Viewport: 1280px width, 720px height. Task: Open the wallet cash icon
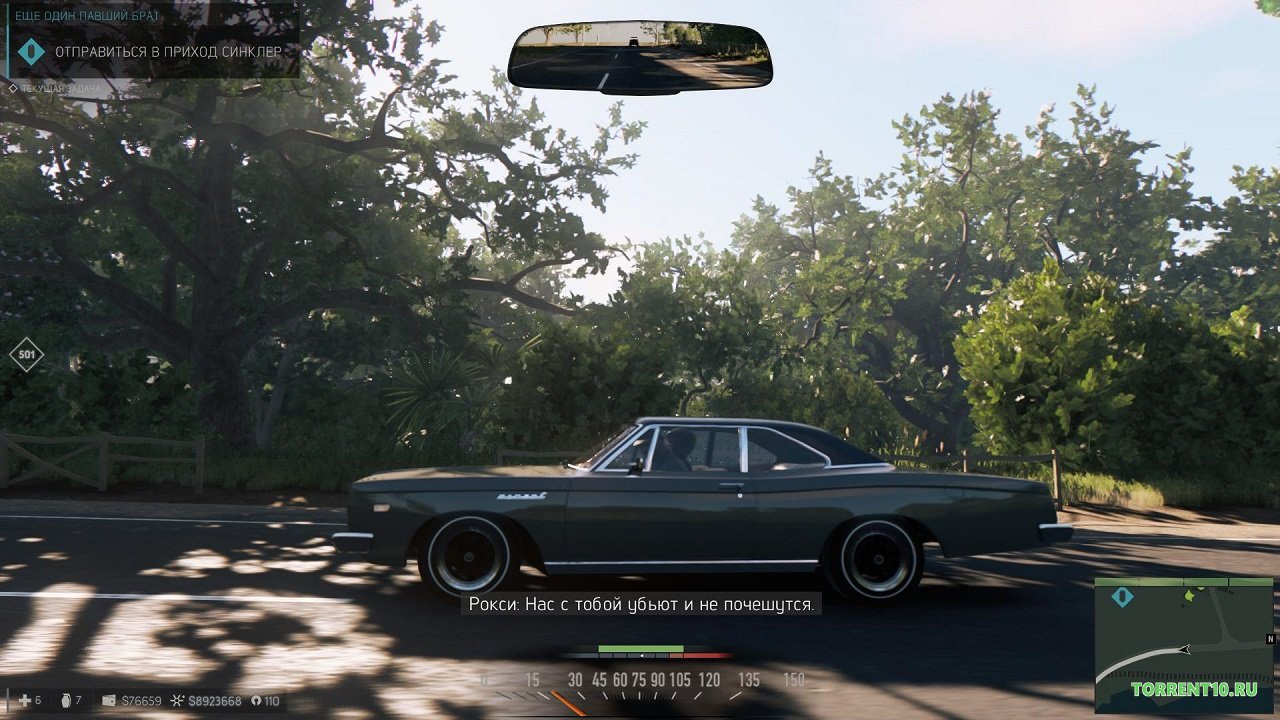109,701
